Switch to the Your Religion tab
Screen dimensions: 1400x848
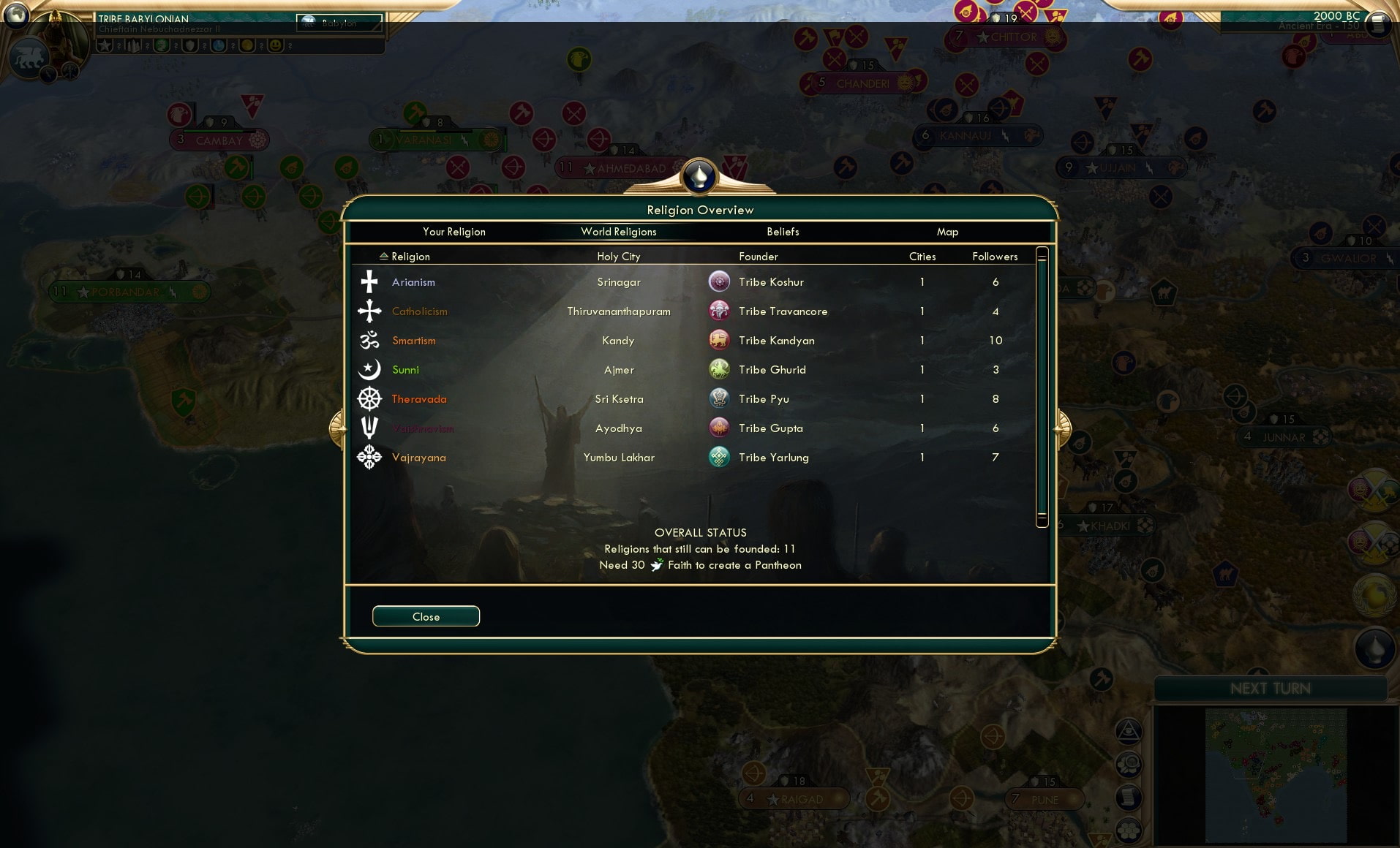tap(454, 232)
